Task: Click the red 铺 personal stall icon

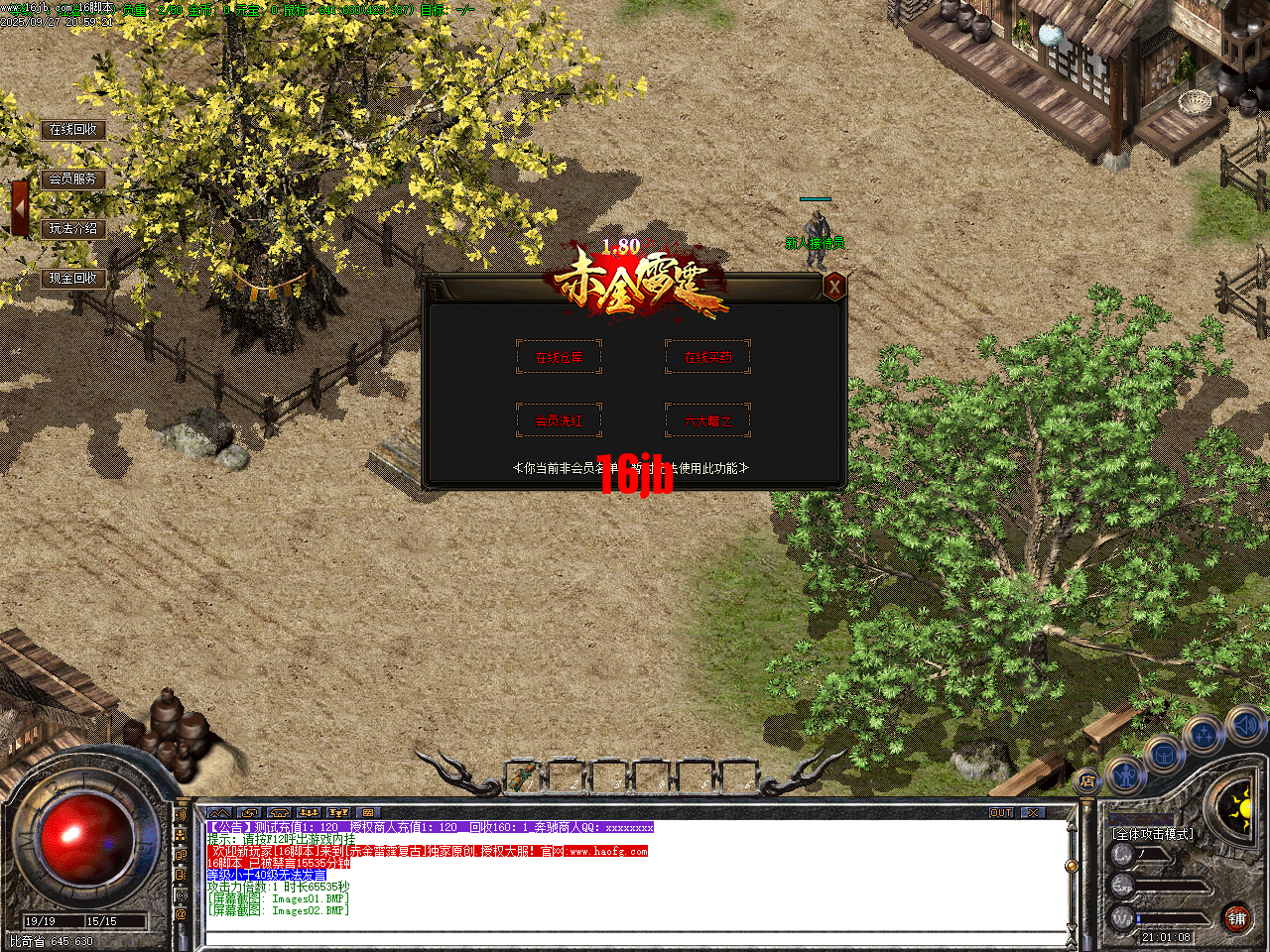Action: click(x=1237, y=919)
